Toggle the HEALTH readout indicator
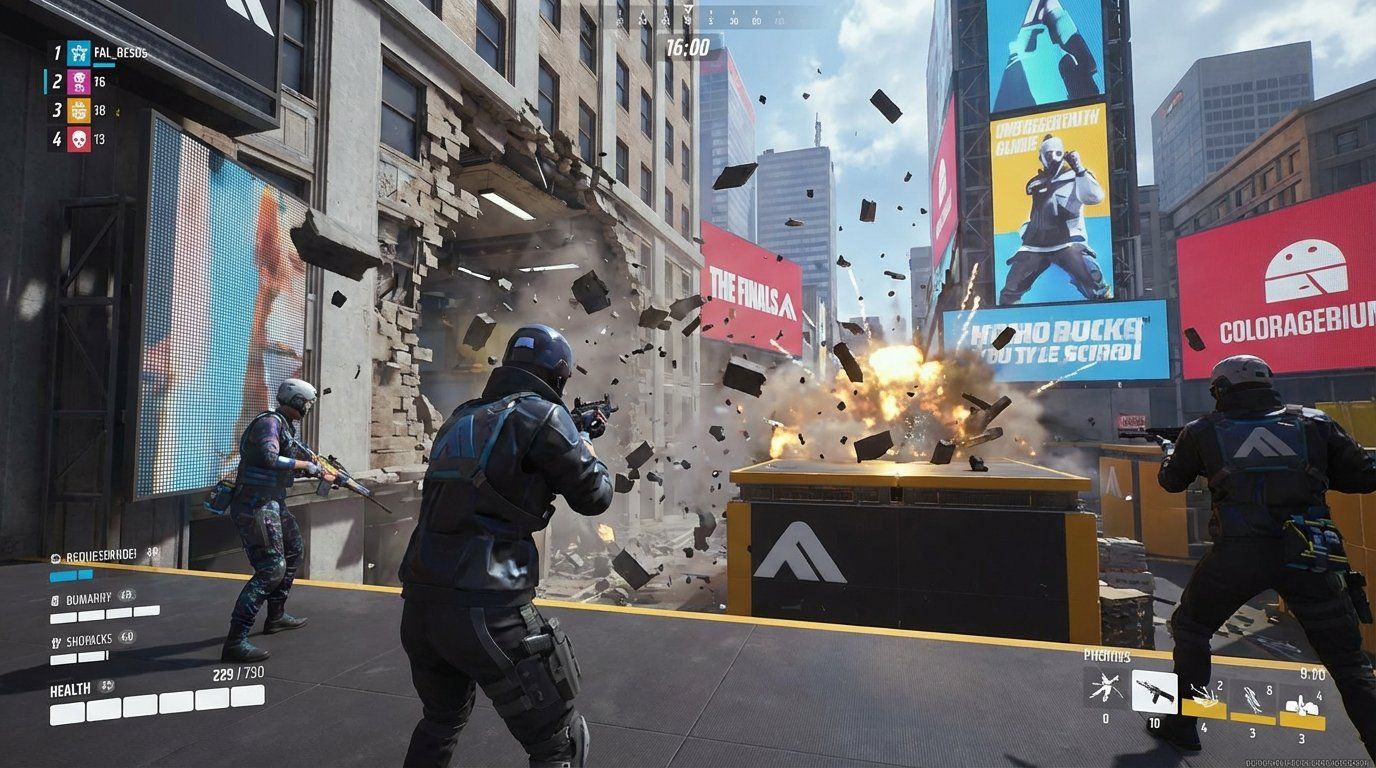Screen dimensions: 1376x768 tap(68, 687)
